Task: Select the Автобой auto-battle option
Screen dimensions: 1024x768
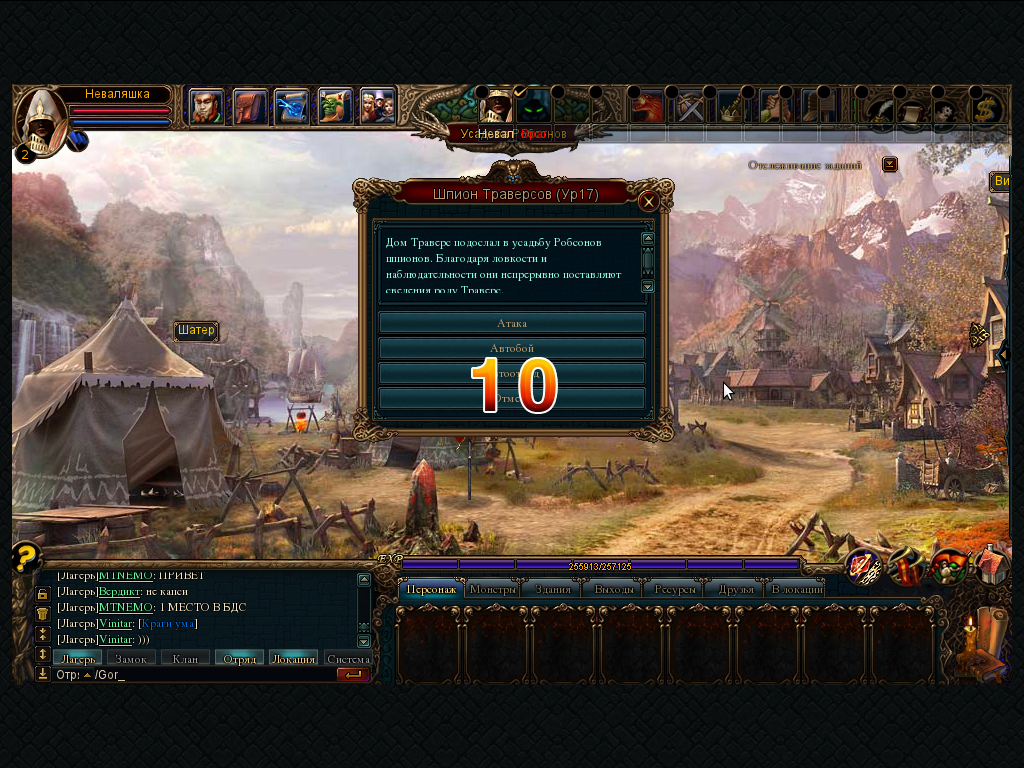Action: pyautogui.click(x=511, y=348)
